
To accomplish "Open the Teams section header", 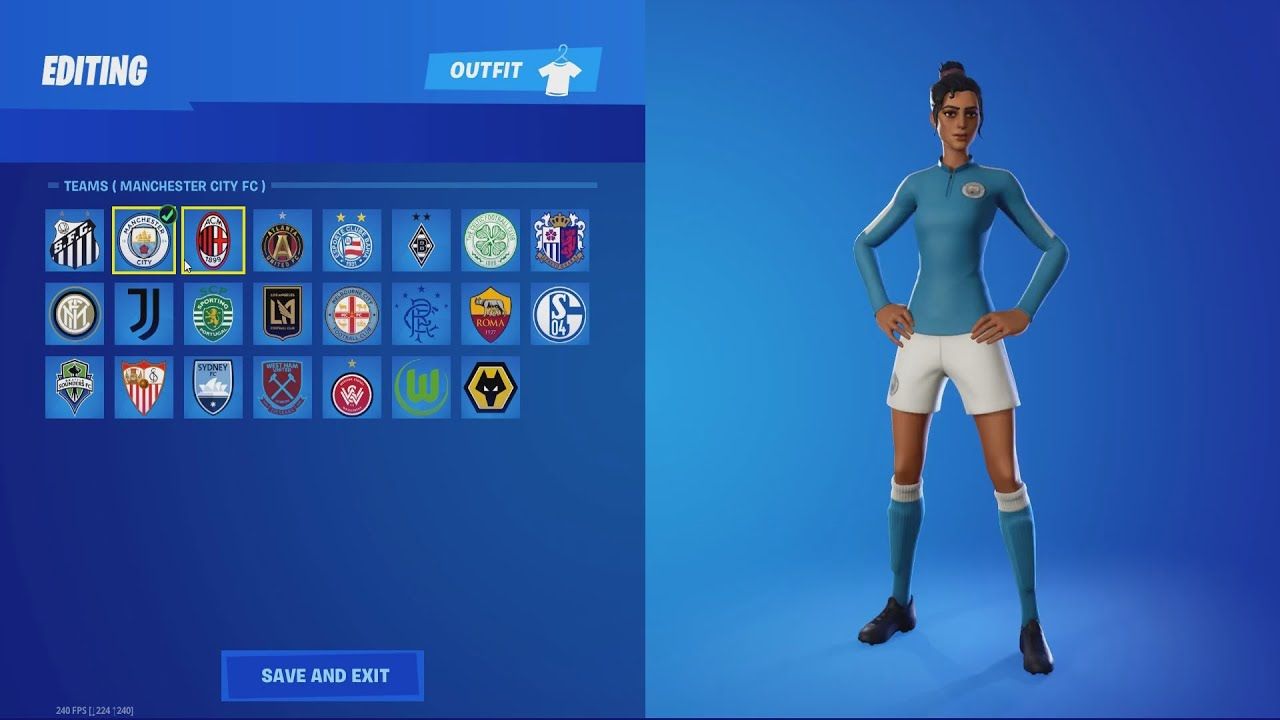I will click(x=160, y=185).
